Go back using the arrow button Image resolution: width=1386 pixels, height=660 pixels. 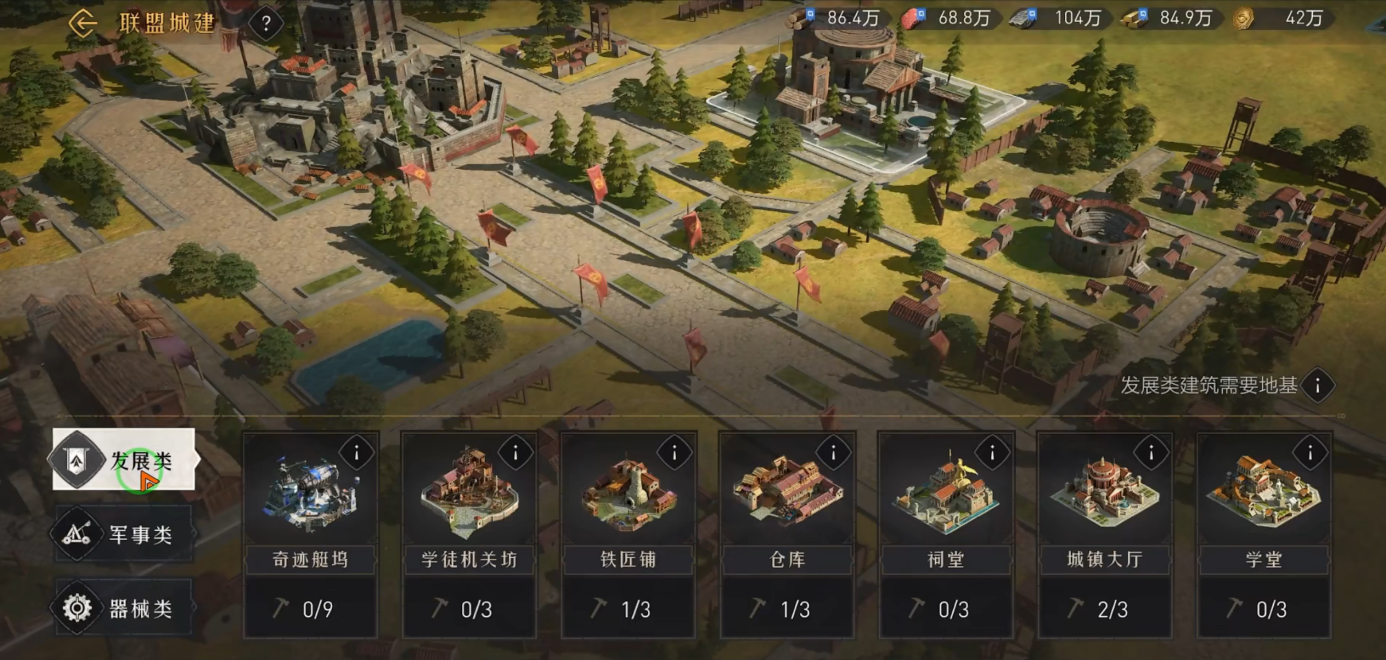pyautogui.click(x=83, y=23)
